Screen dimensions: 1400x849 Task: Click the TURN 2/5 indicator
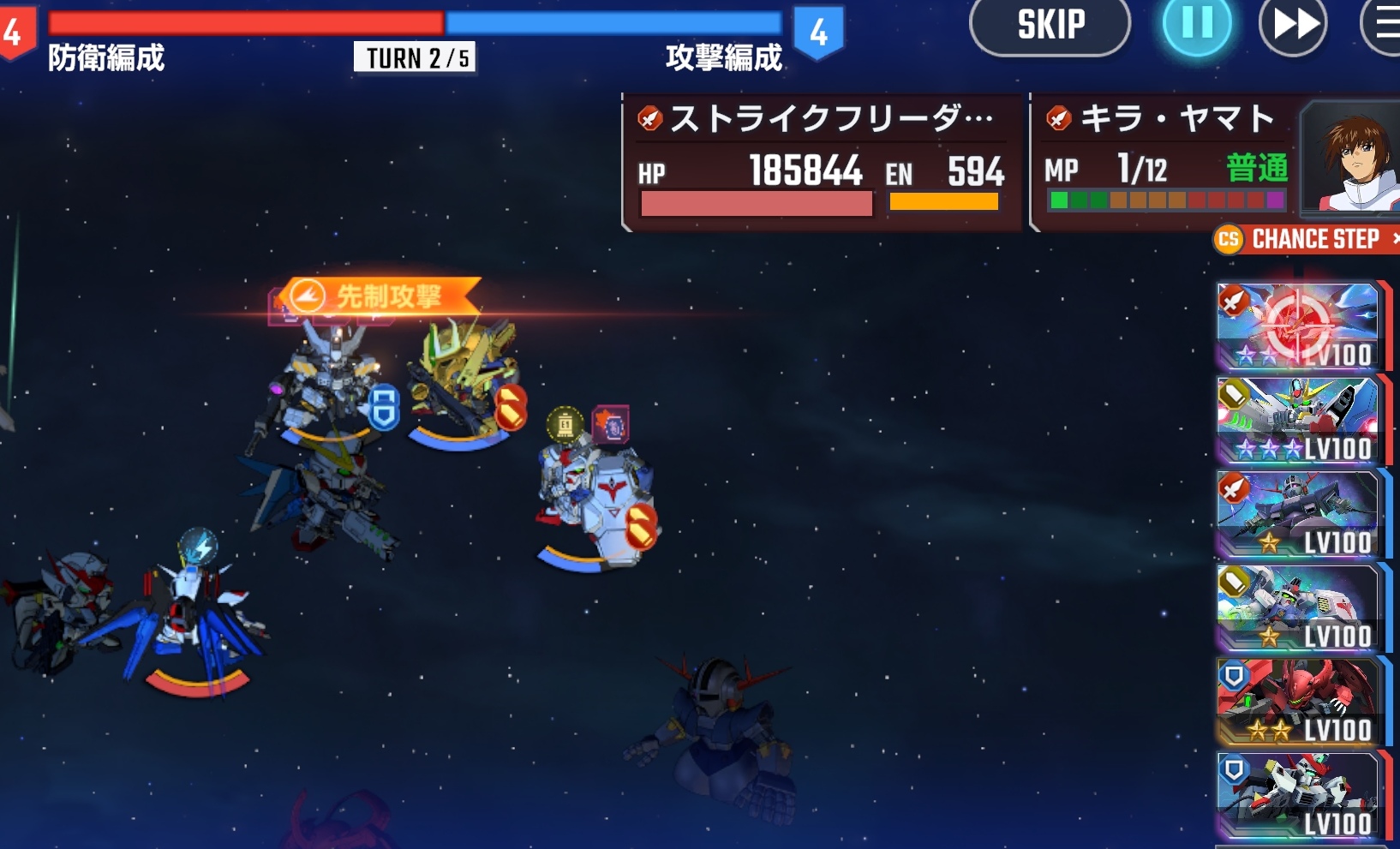(x=414, y=58)
